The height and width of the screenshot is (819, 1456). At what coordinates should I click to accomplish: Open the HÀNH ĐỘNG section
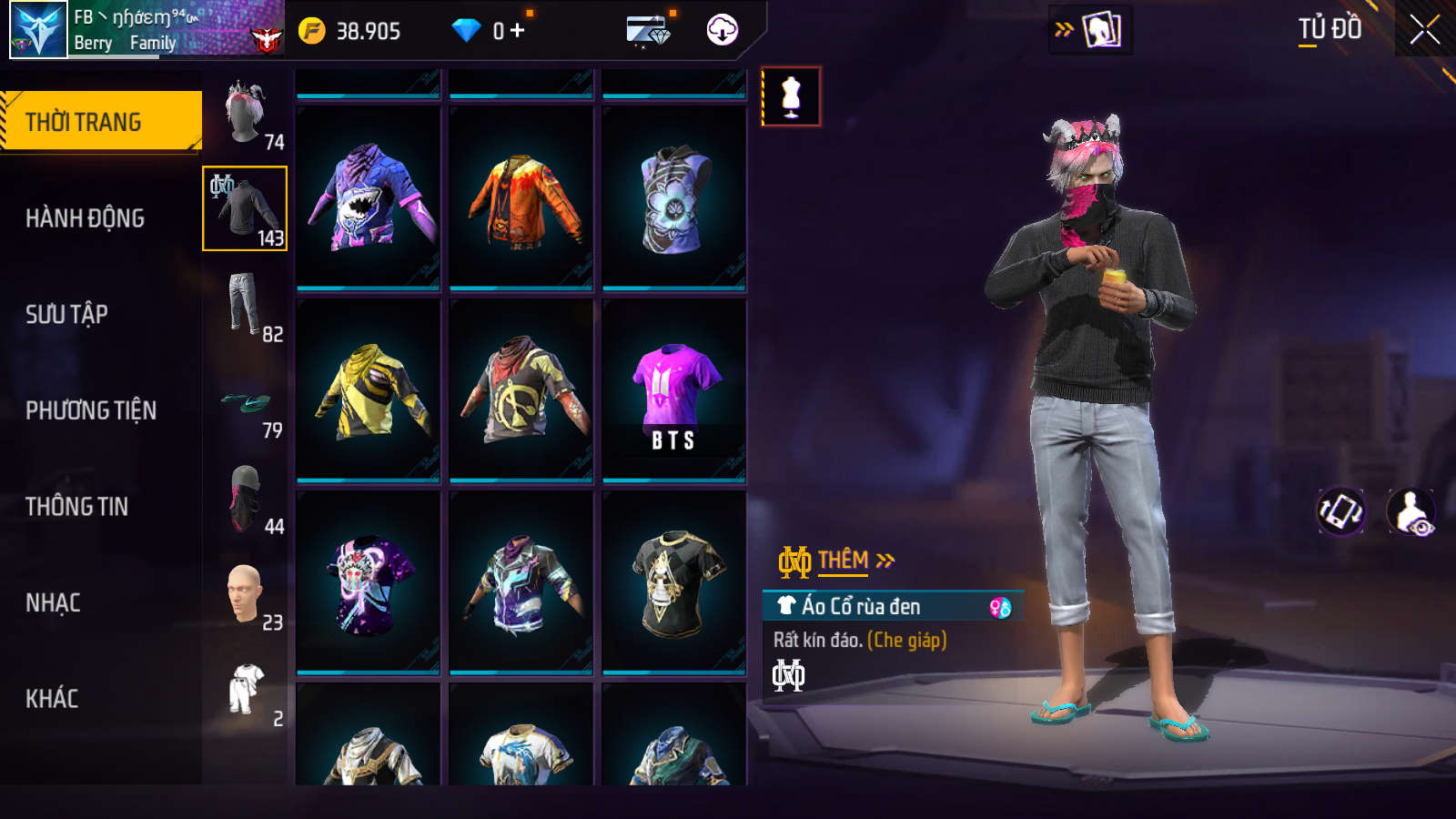pos(85,218)
